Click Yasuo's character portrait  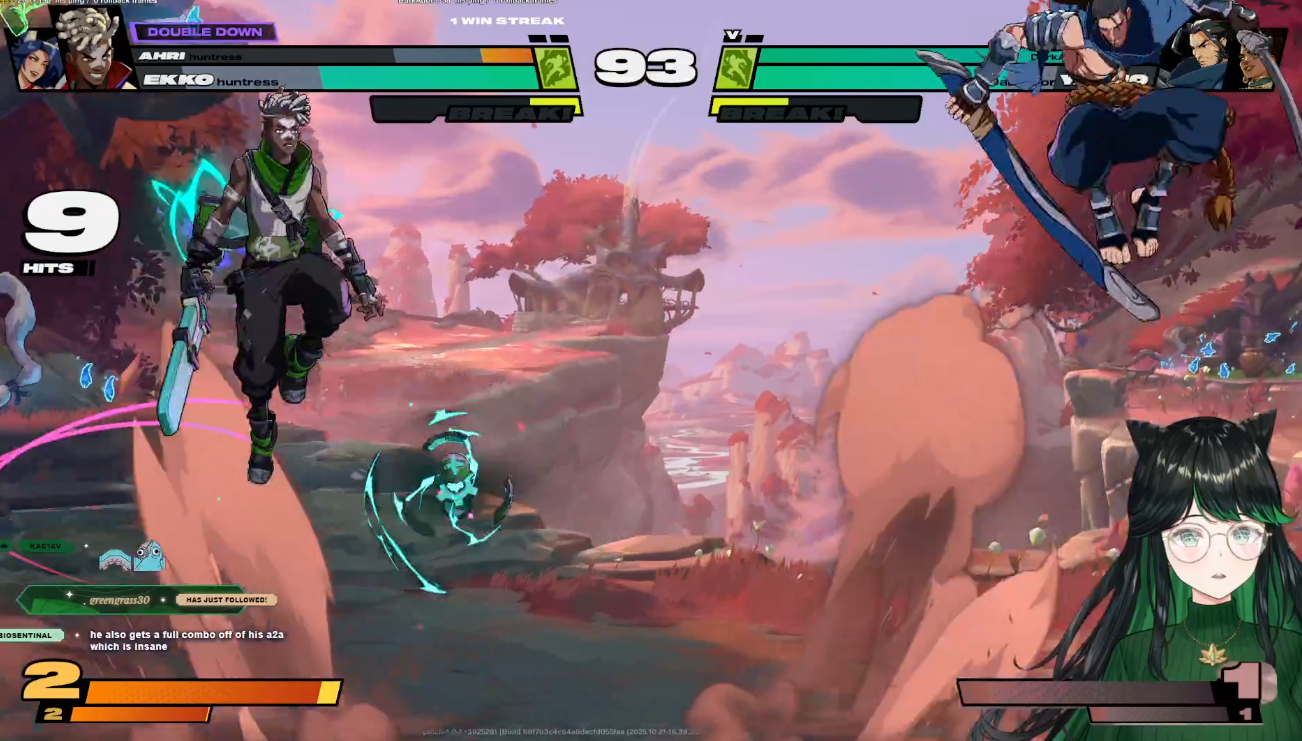[1207, 52]
